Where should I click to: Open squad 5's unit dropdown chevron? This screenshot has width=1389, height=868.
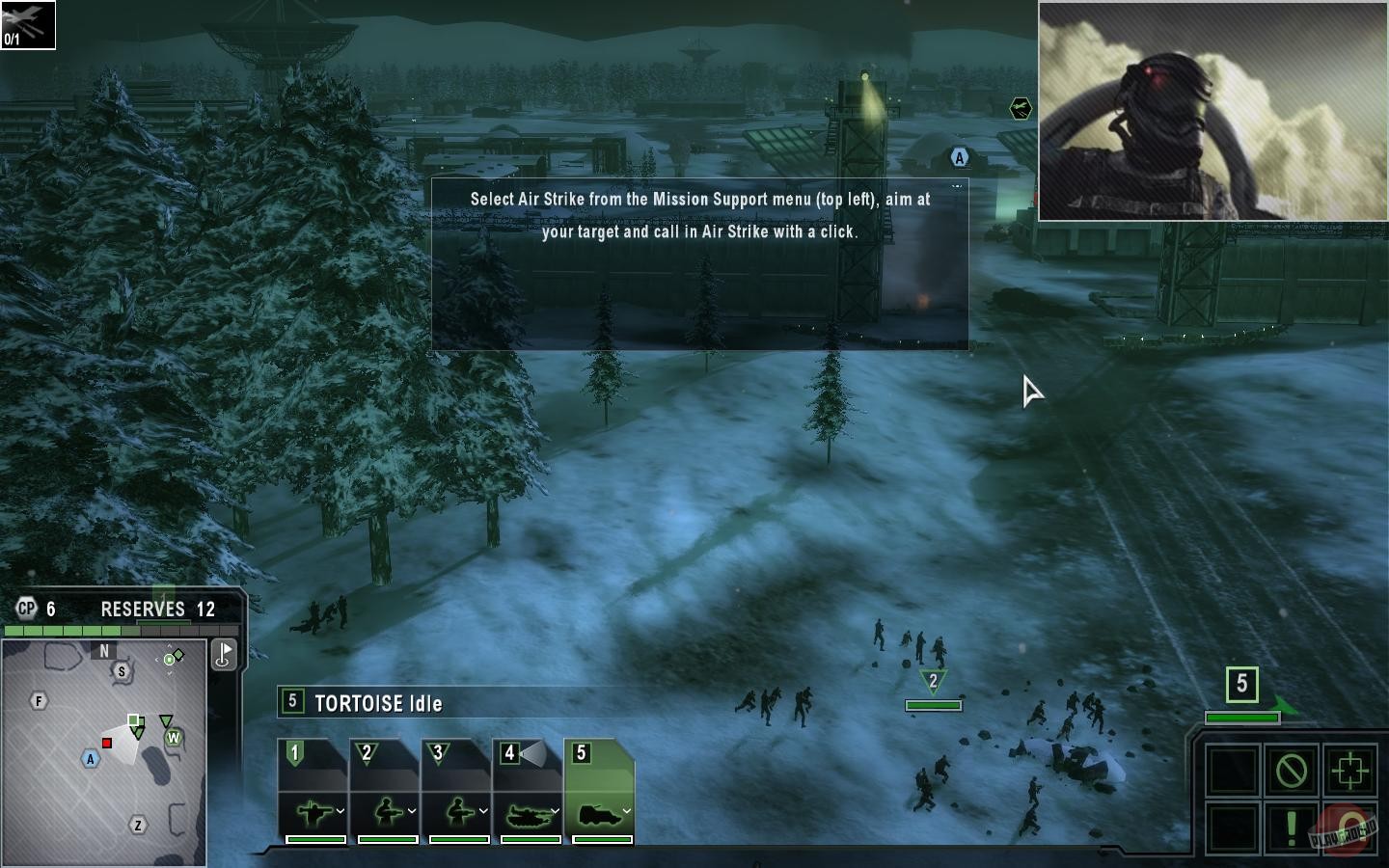[626, 810]
